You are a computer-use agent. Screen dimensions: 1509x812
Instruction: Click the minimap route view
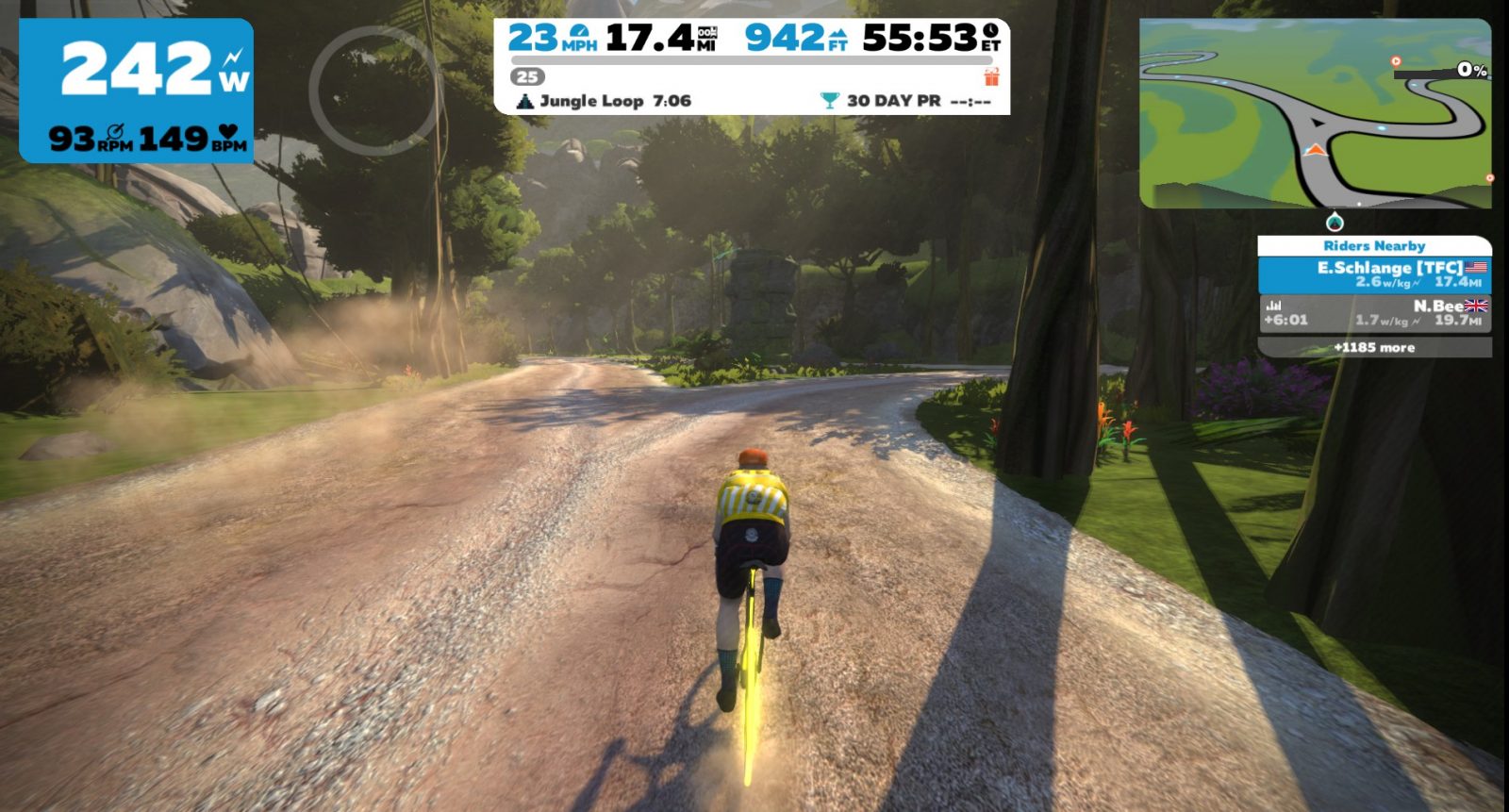tap(1315, 113)
